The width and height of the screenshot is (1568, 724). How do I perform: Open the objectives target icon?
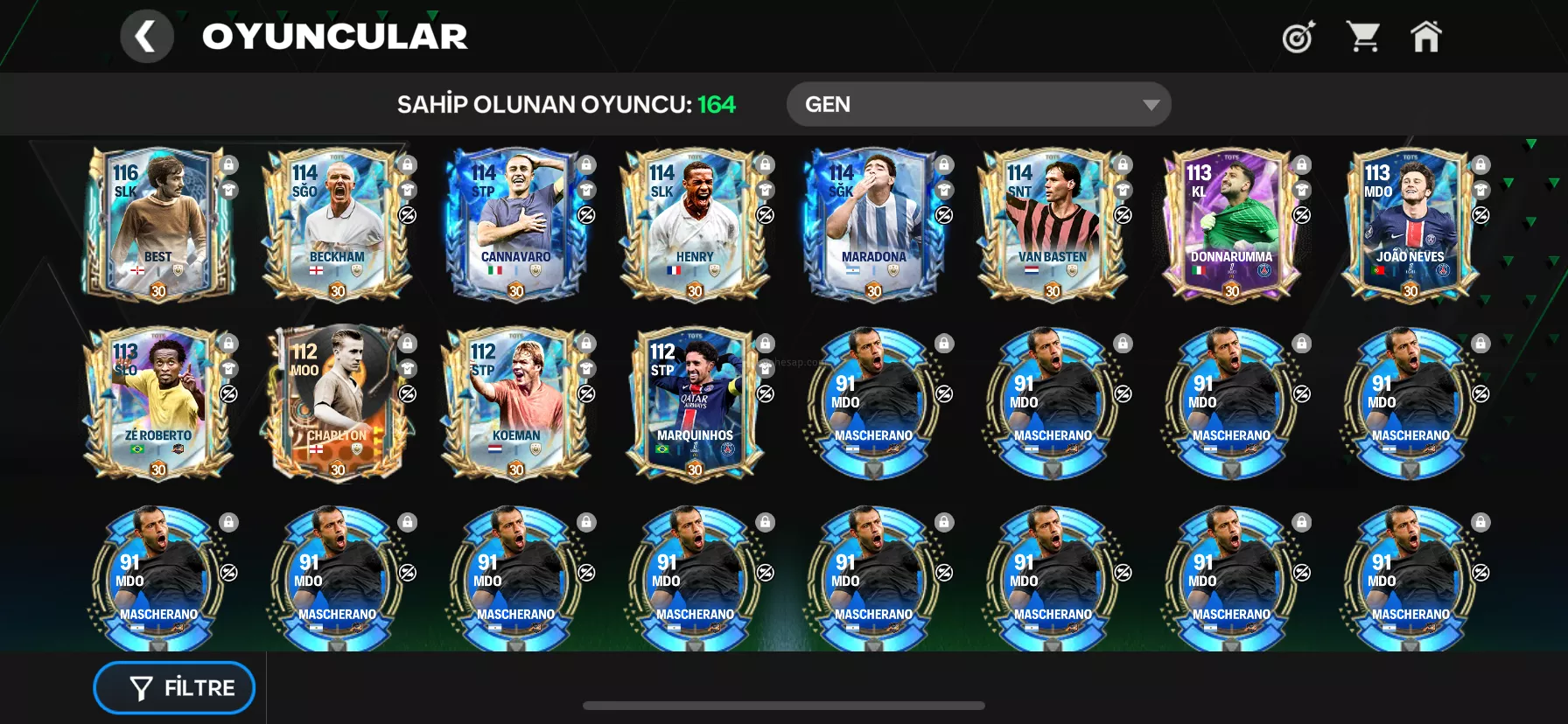tap(1298, 37)
